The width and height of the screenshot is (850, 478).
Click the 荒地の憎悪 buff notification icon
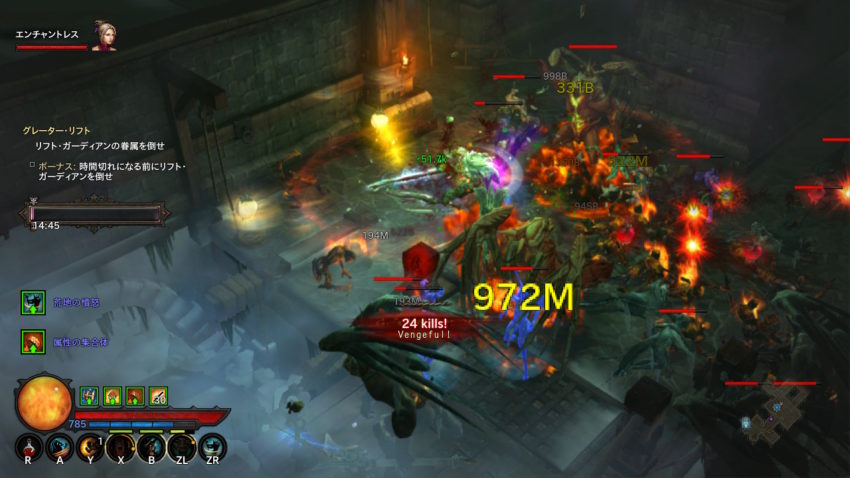point(32,301)
